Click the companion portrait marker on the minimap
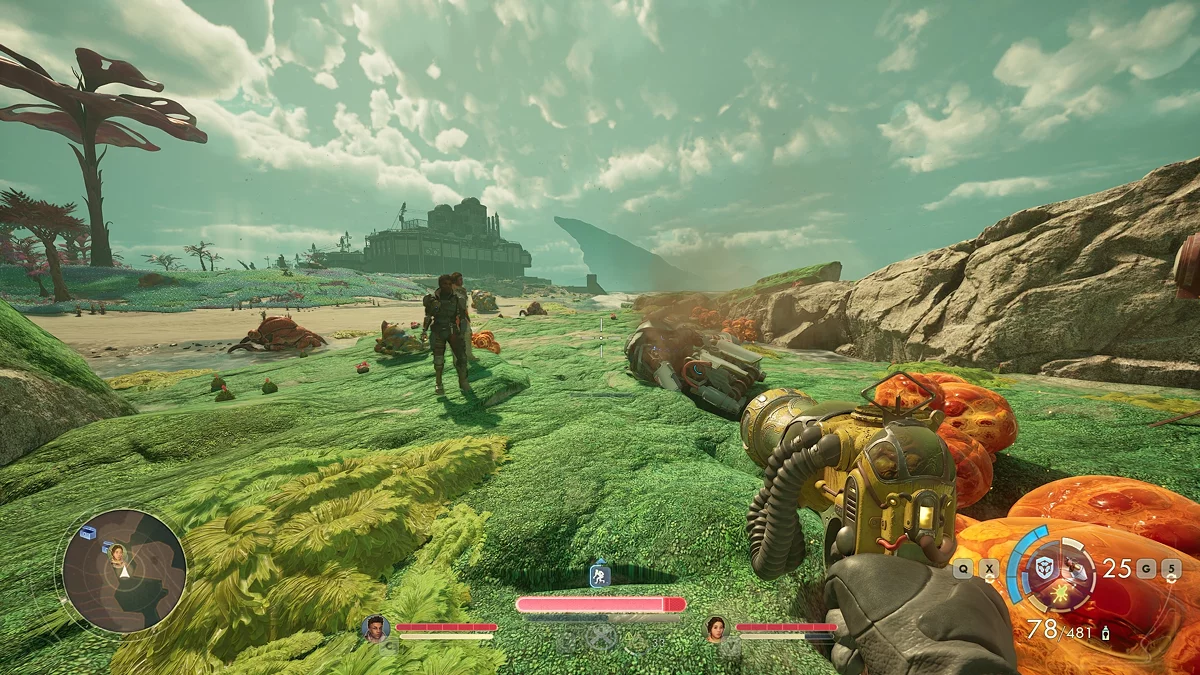 pos(117,552)
